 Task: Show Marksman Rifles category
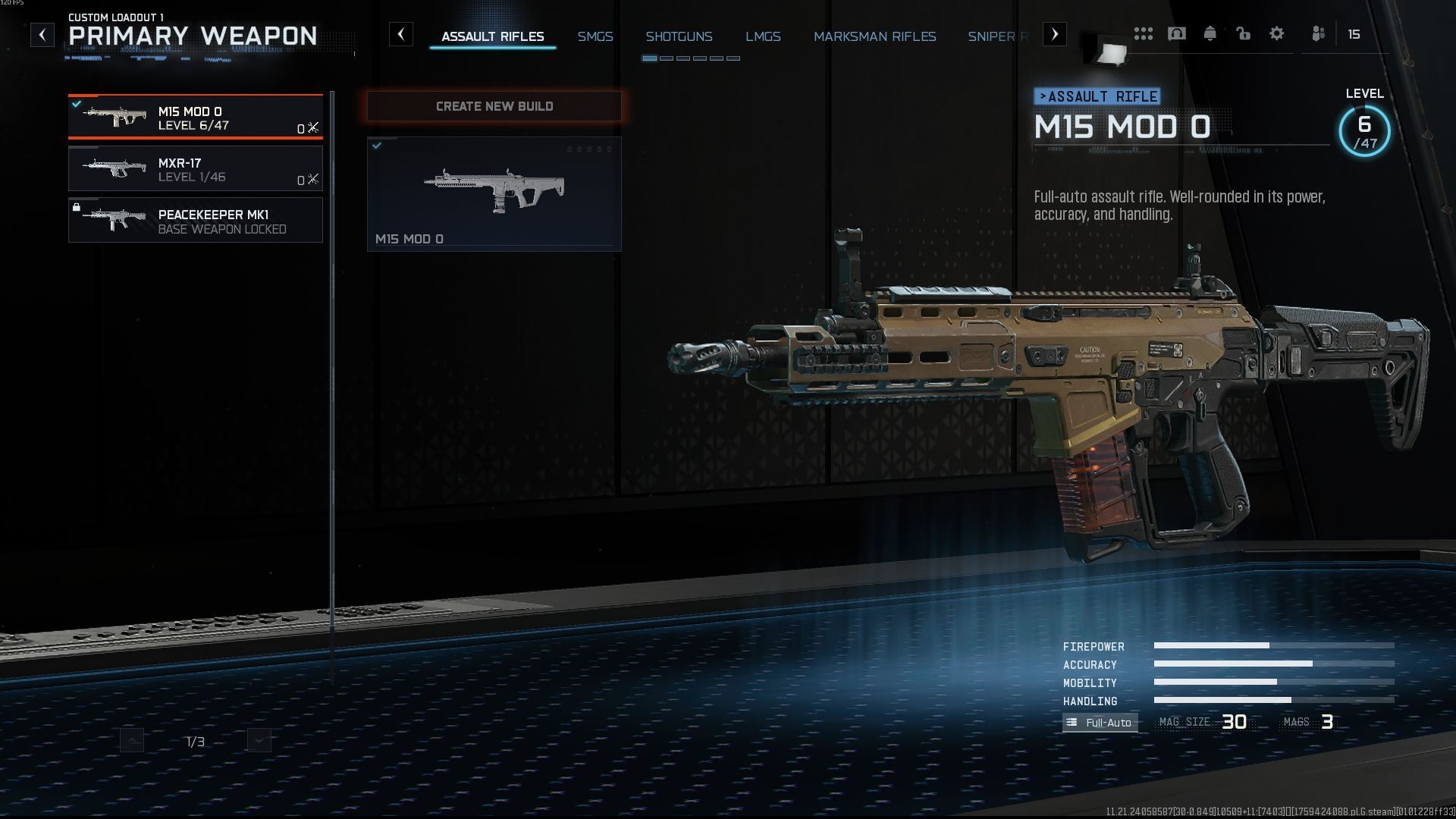(x=874, y=36)
